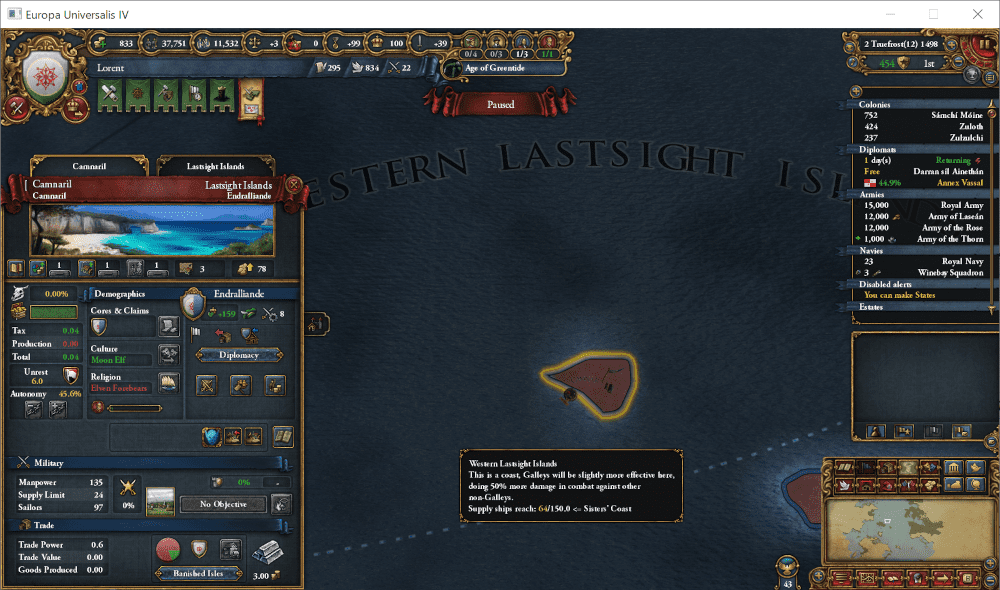Click the 'You can make States' alert
This screenshot has width=1000, height=590.
[x=909, y=295]
